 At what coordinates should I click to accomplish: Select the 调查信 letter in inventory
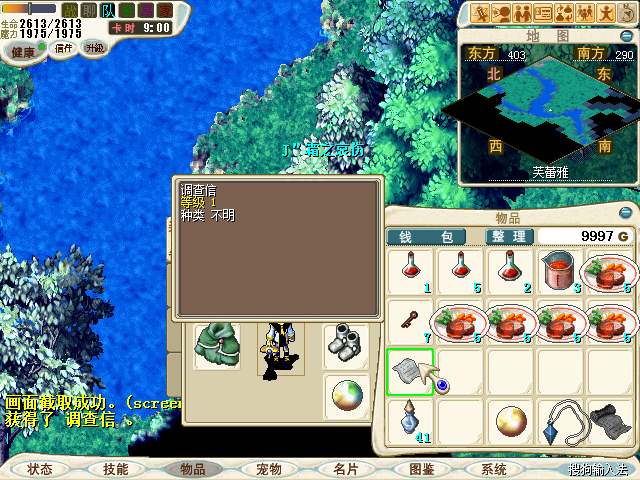pos(410,371)
